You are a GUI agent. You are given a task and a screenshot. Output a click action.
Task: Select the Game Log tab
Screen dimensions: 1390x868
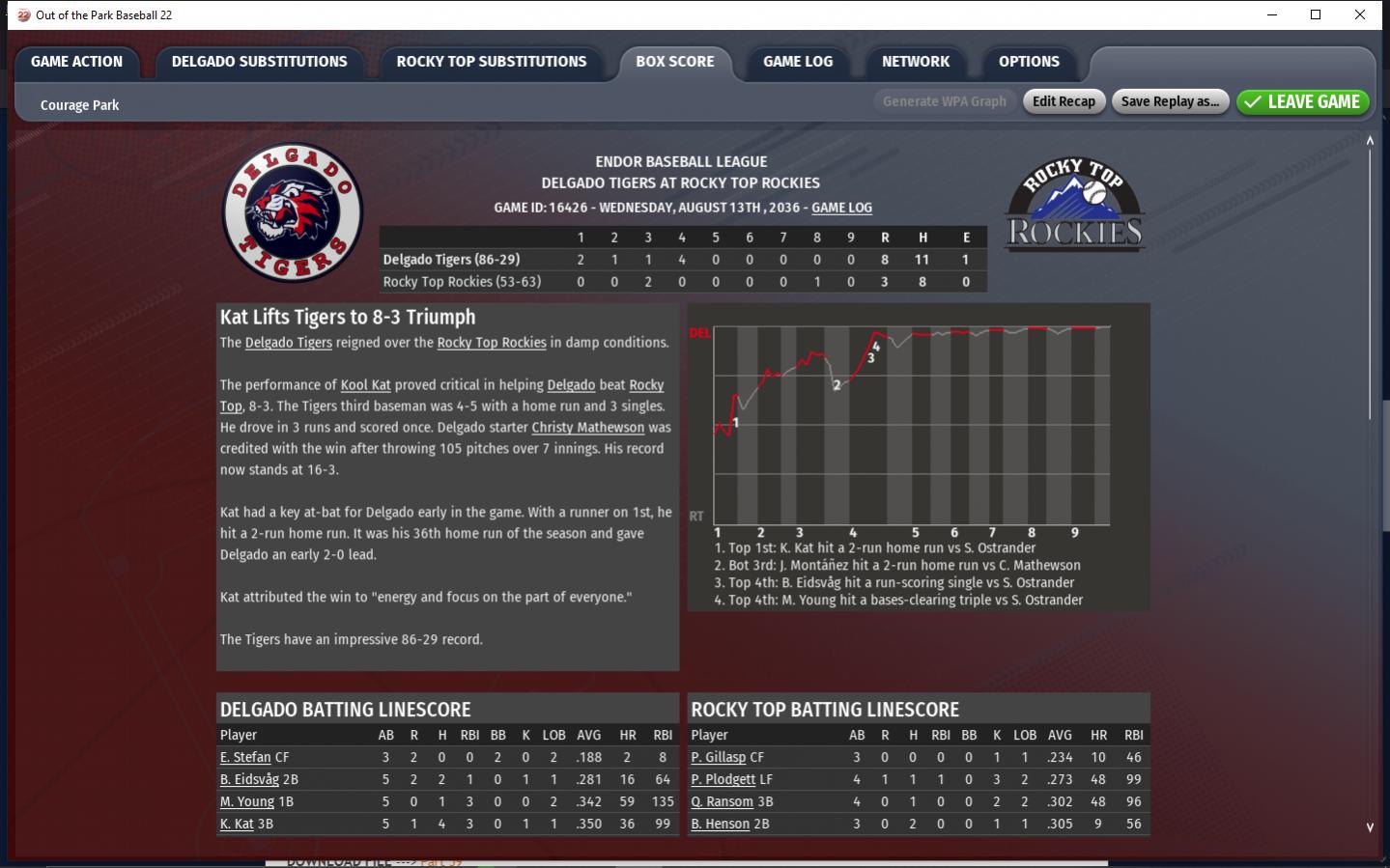tap(797, 62)
